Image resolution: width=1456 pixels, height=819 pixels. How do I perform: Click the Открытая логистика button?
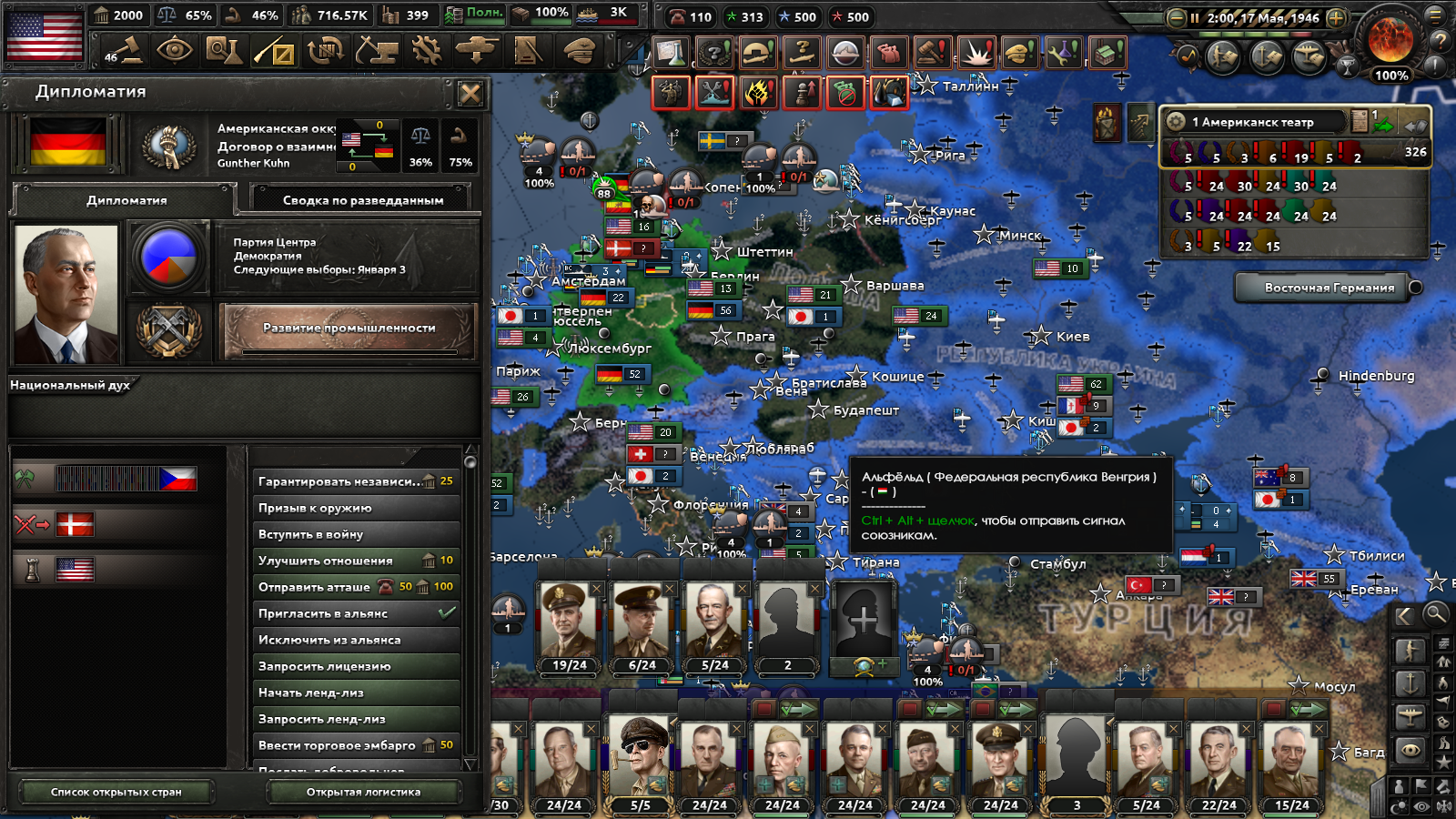coord(363,792)
